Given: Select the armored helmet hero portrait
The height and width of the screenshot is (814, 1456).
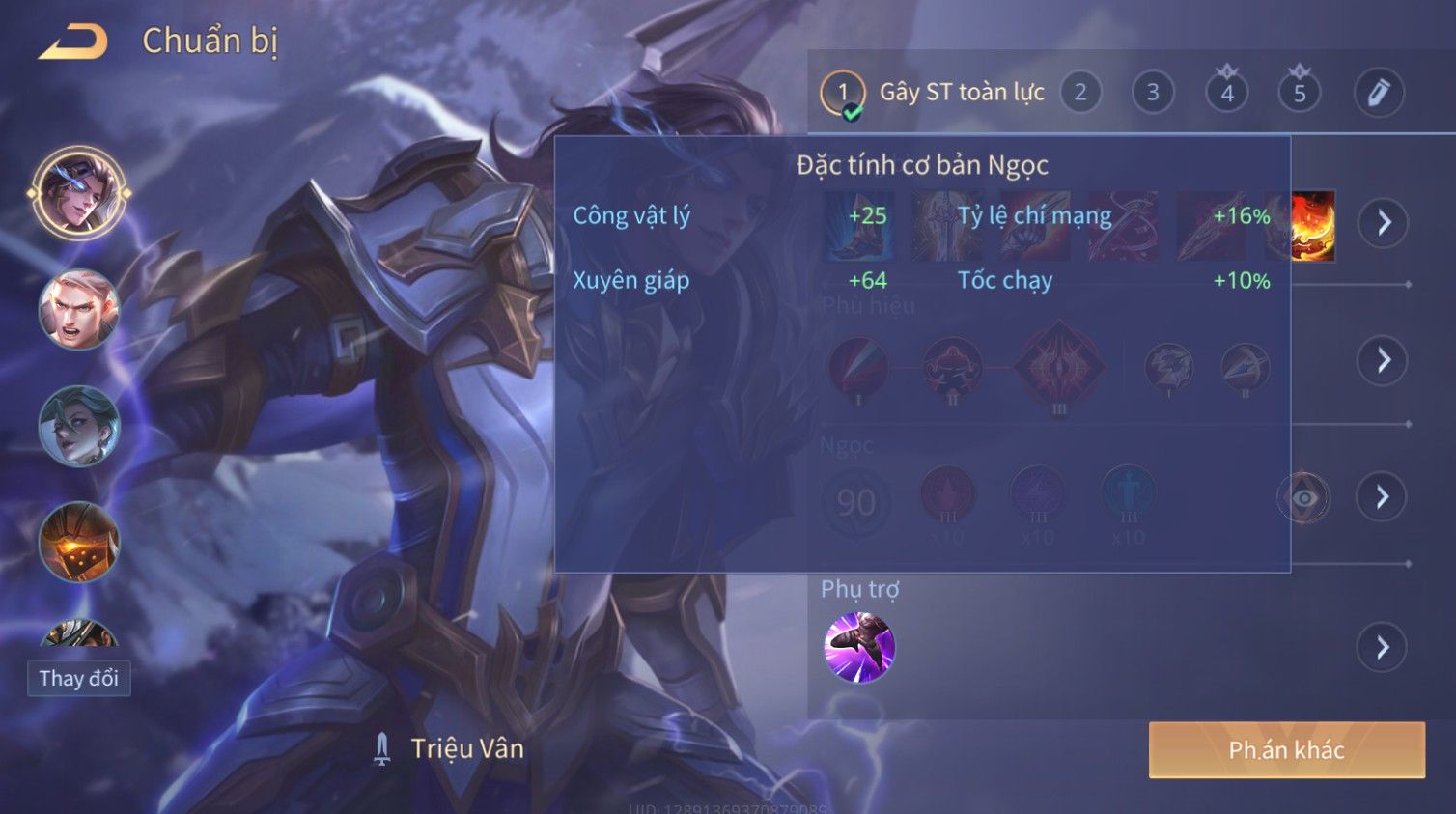Looking at the screenshot, I should tap(79, 542).
